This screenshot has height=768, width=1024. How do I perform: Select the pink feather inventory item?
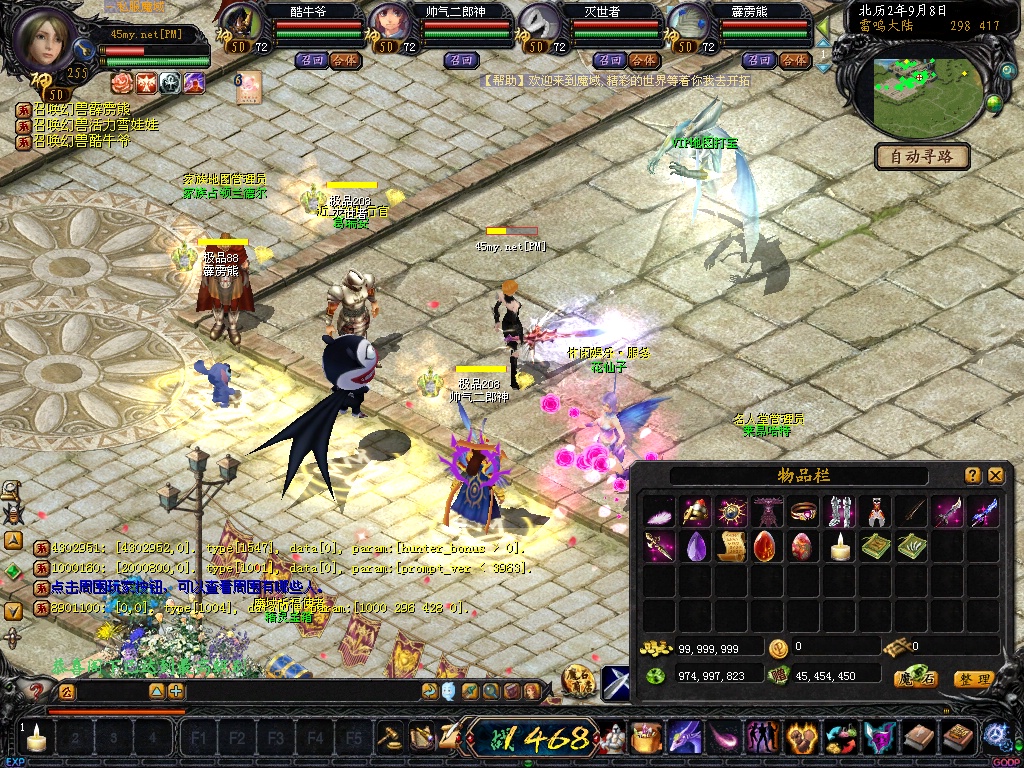(660, 513)
